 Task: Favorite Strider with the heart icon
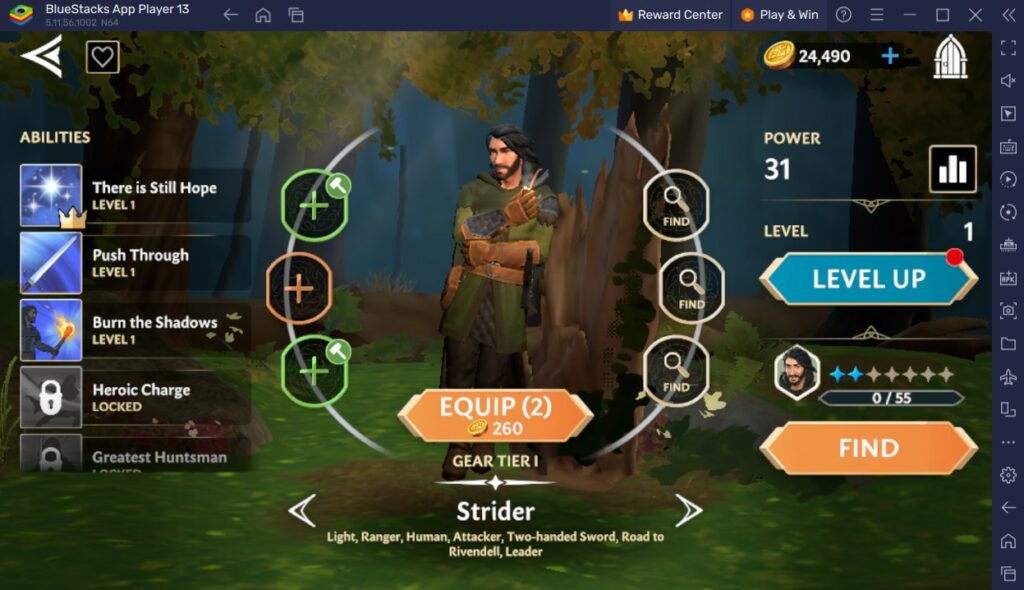(102, 57)
